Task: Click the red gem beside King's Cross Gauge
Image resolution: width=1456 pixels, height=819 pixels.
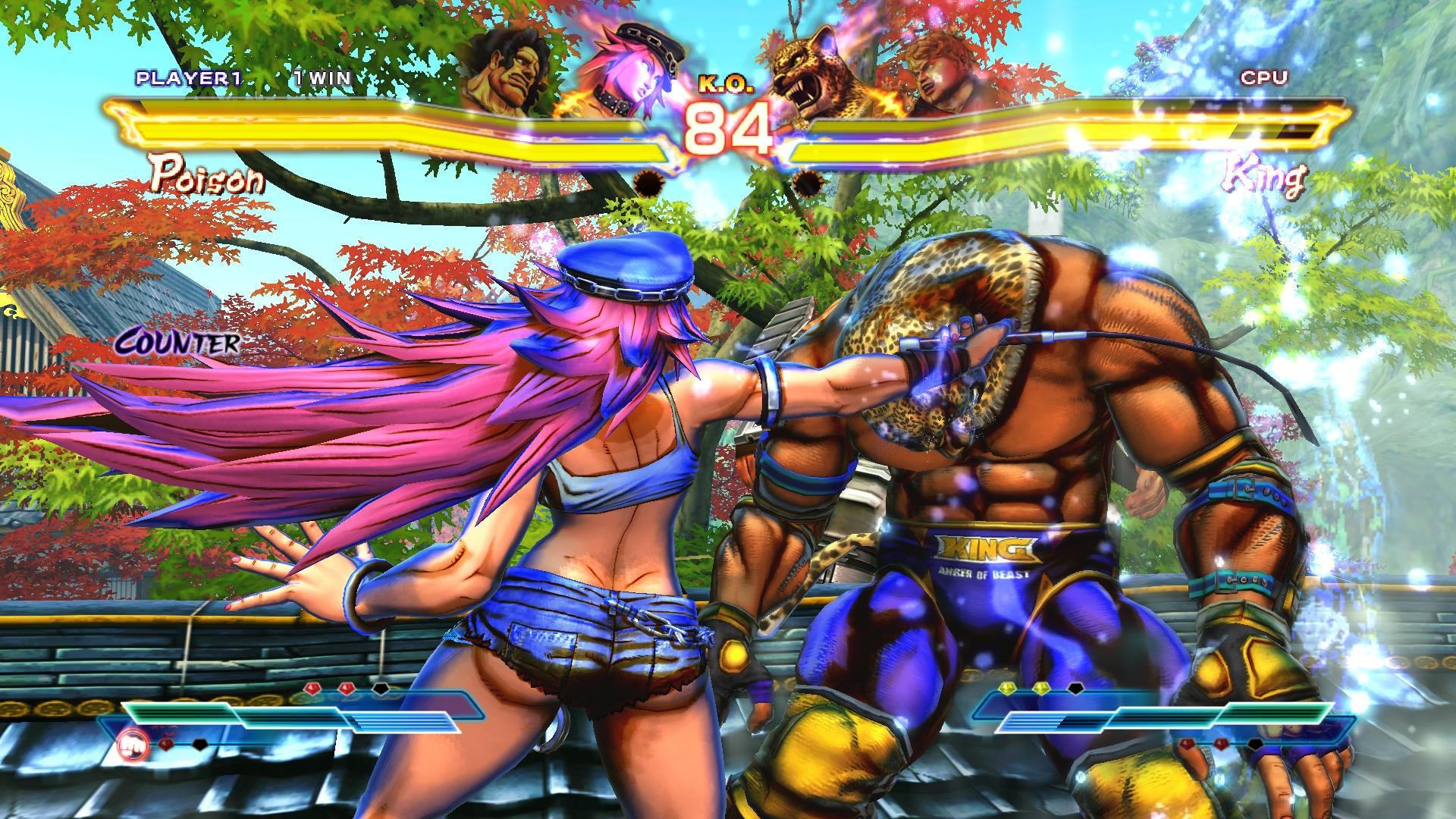Action: (1187, 743)
